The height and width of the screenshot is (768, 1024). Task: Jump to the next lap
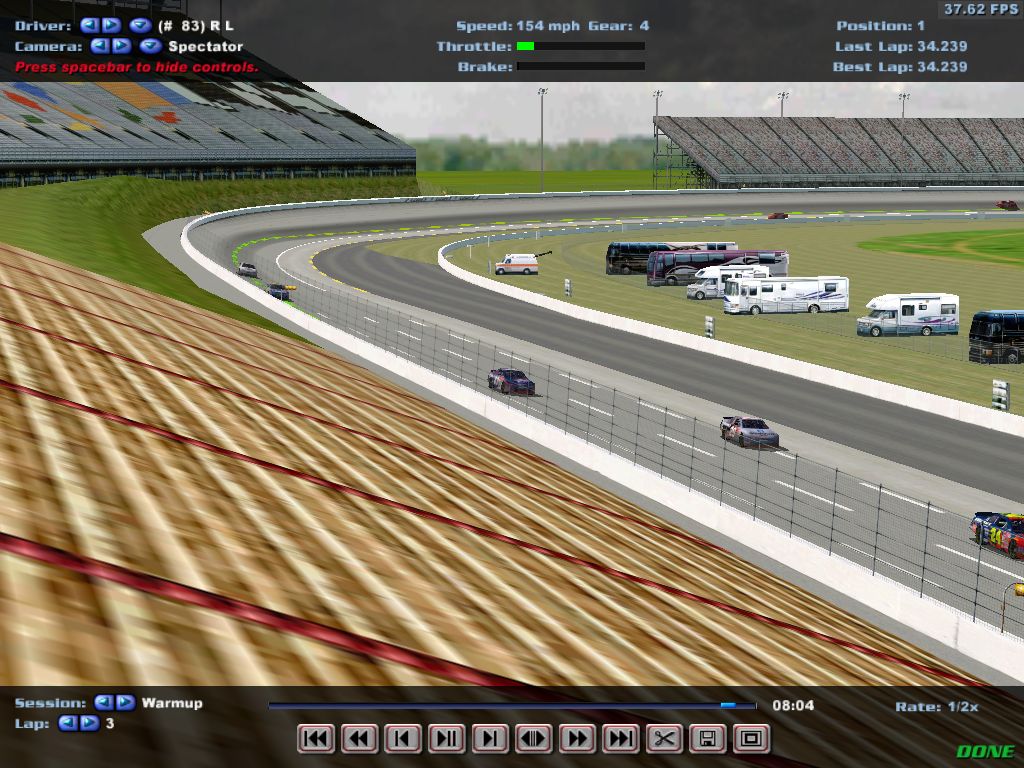(x=89, y=723)
